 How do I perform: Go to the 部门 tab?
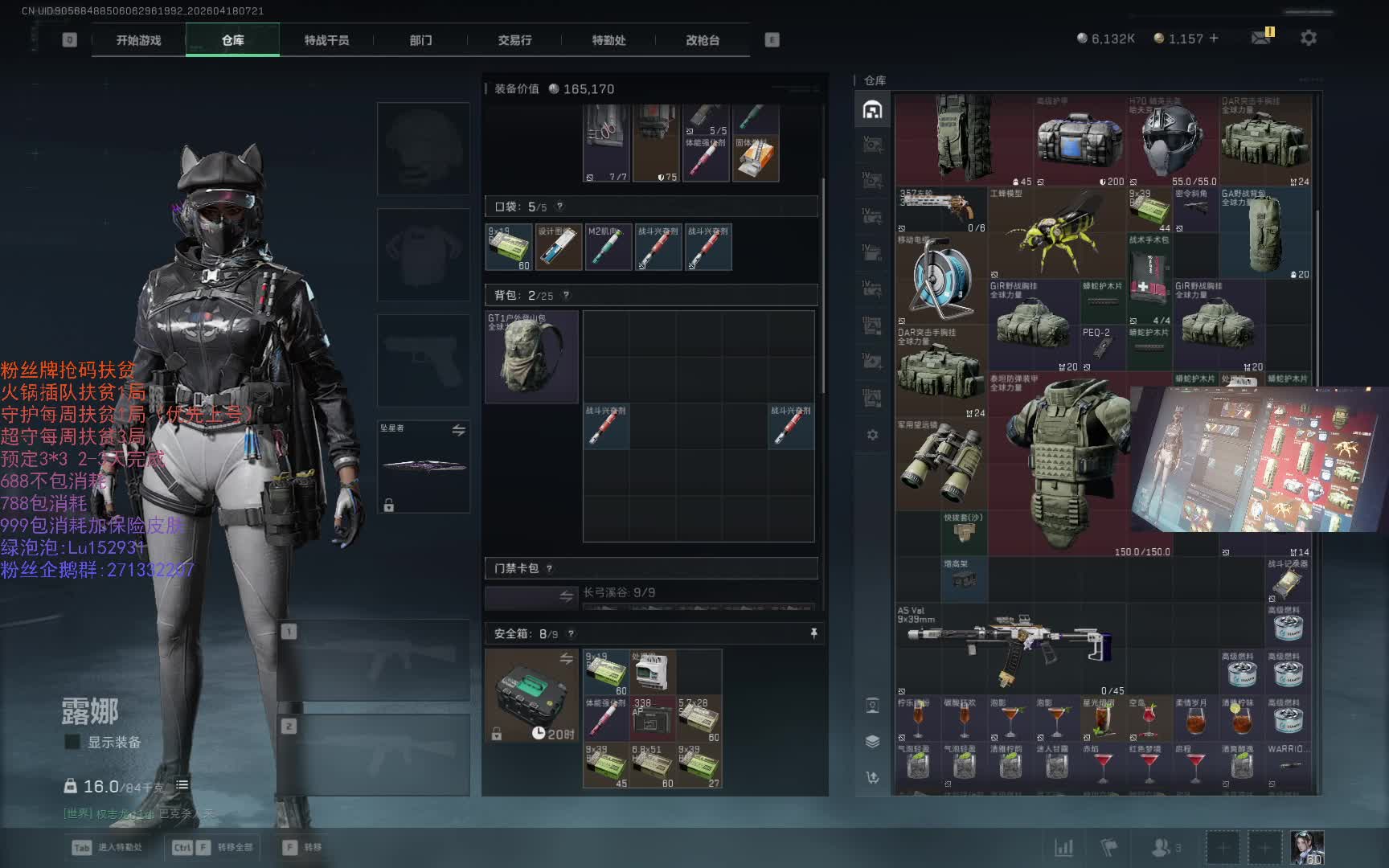(x=420, y=40)
